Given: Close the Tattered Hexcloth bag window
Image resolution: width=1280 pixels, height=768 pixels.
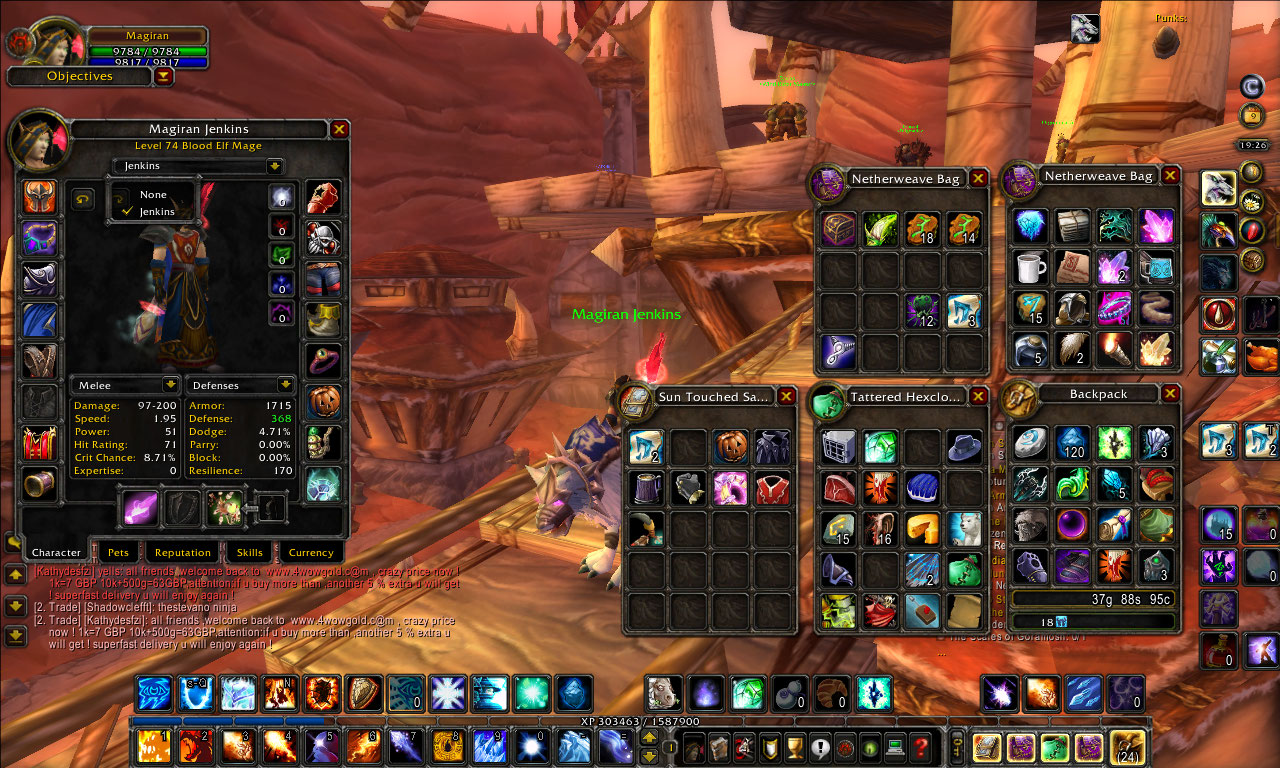Looking at the screenshot, I should click(x=978, y=397).
